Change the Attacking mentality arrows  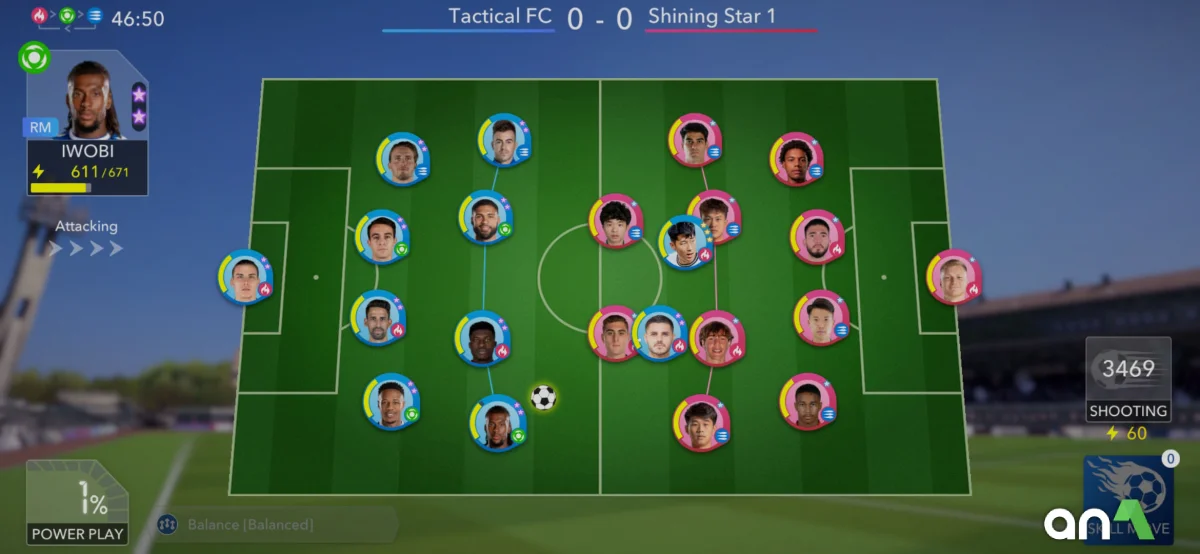86,248
